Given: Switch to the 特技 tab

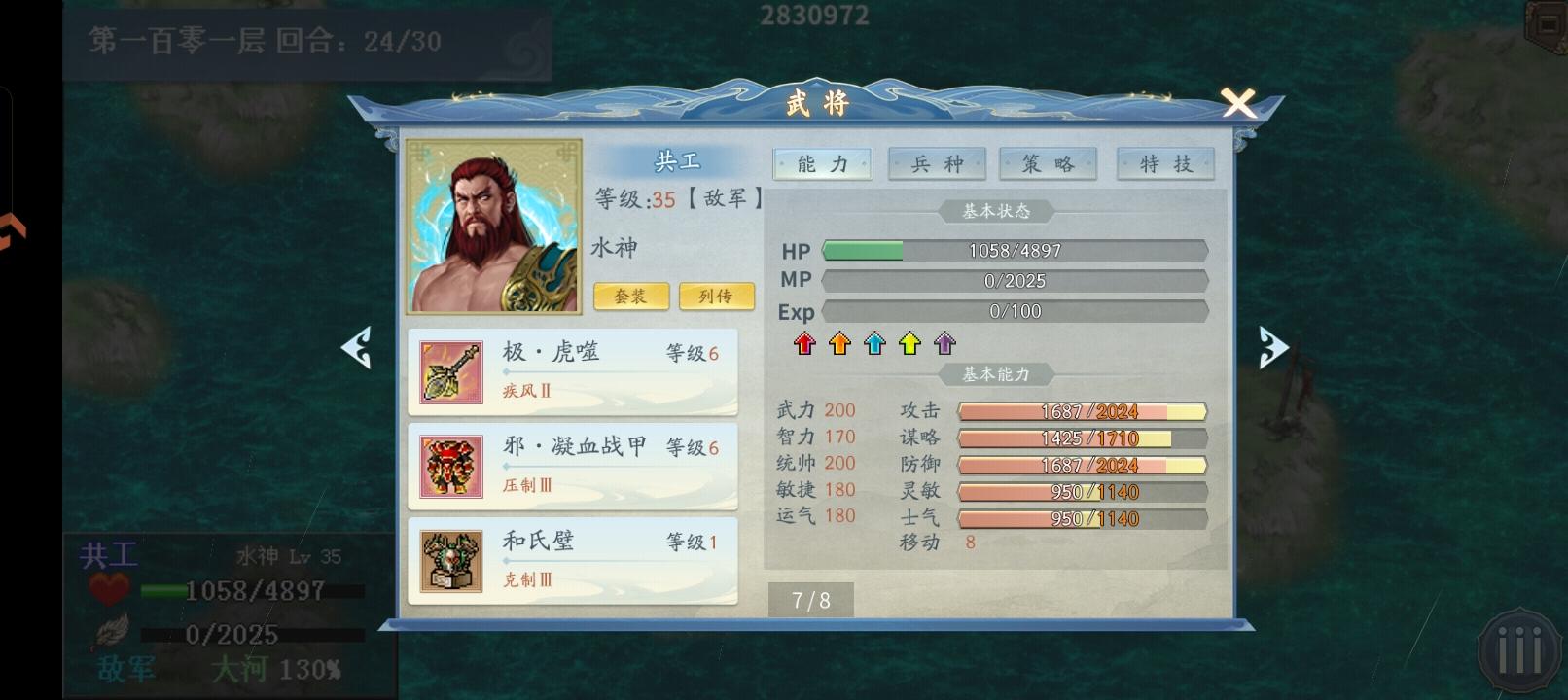Looking at the screenshot, I should pos(1164,163).
